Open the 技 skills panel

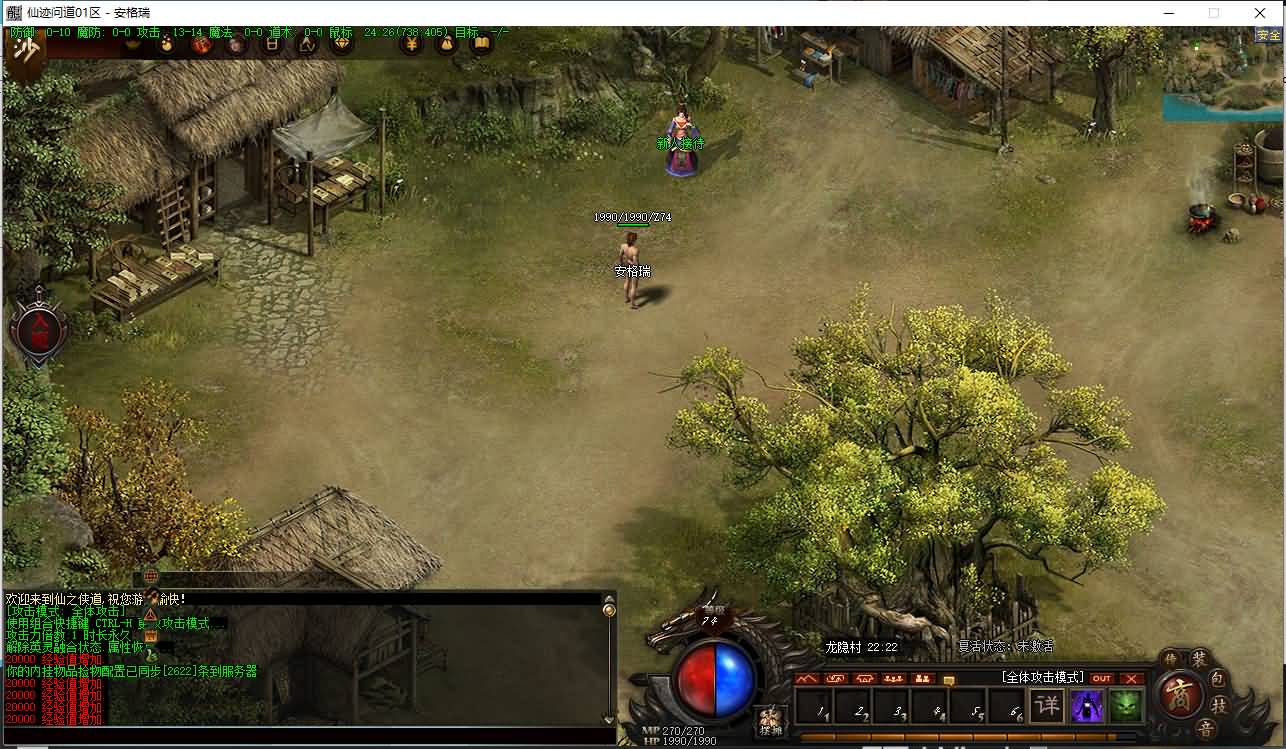coord(1221,706)
